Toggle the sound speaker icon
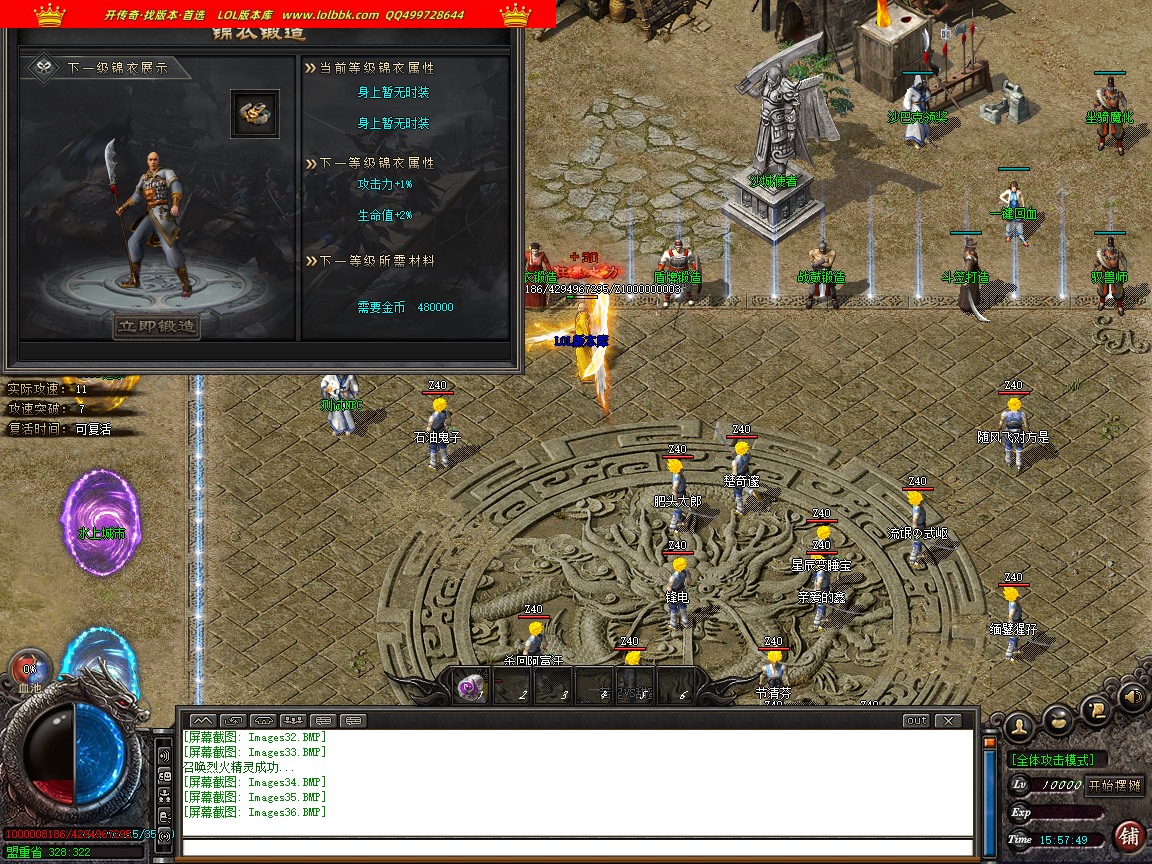Screen dimensions: 1152x864 click(x=1131, y=695)
